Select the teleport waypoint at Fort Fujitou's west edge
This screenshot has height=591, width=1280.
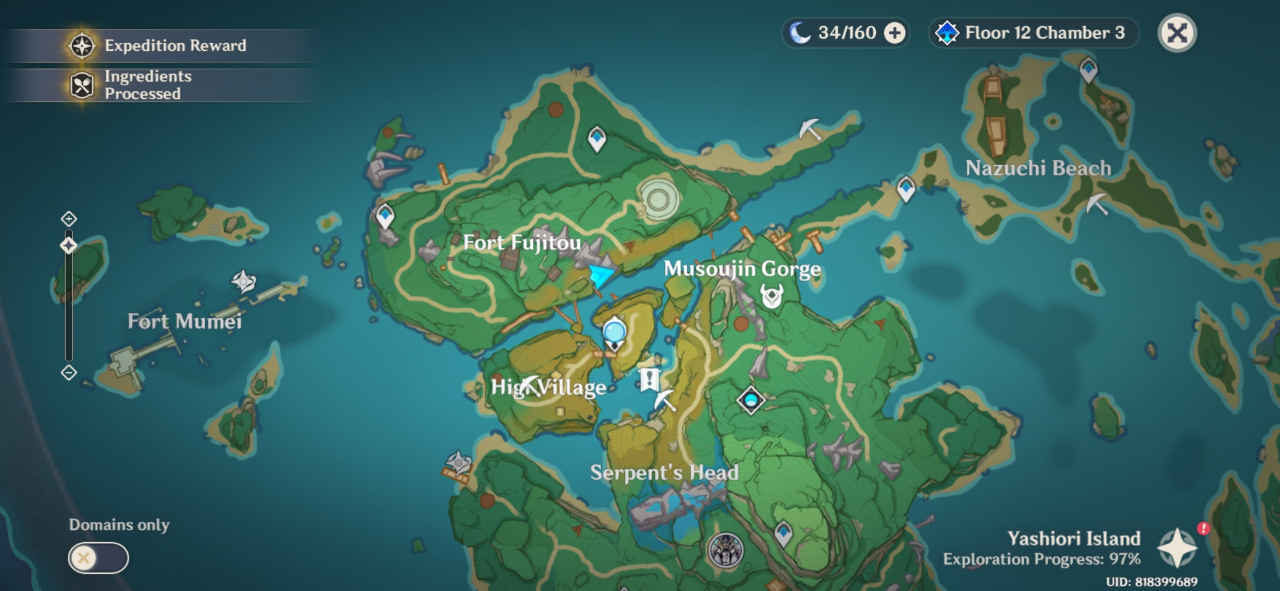click(x=385, y=214)
